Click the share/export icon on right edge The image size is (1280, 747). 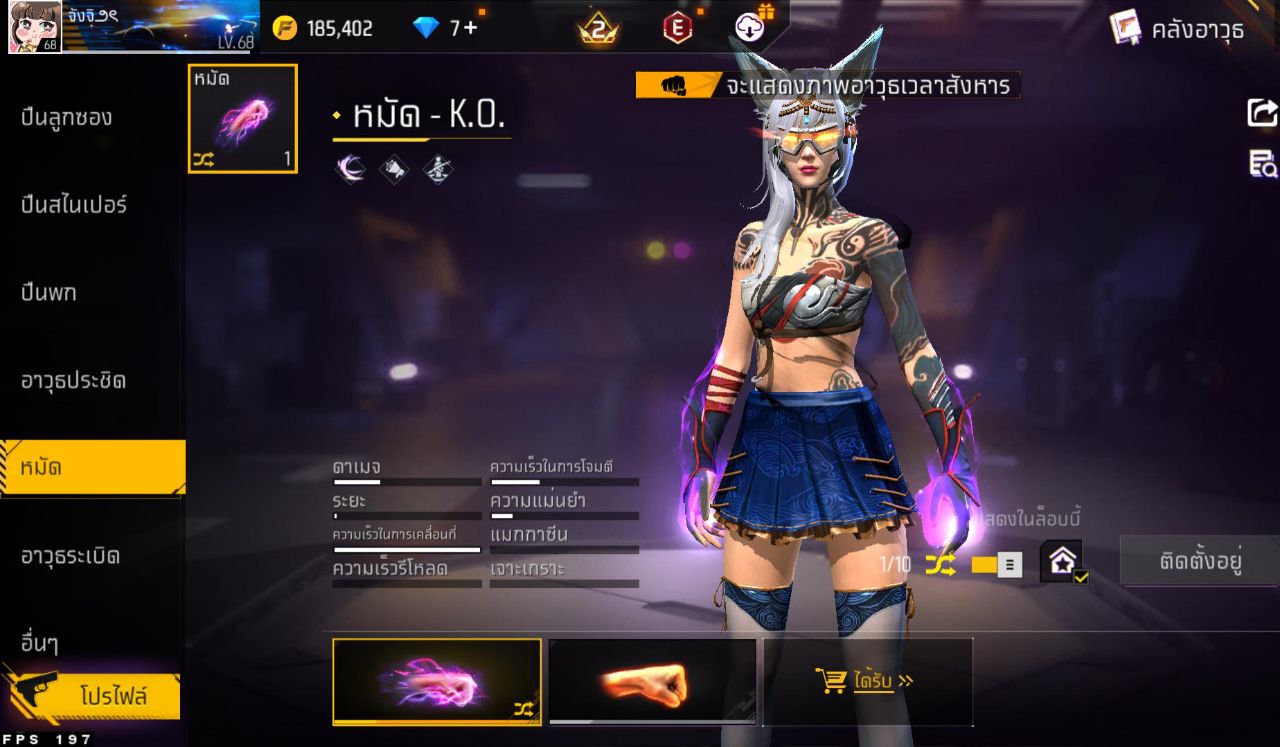[1264, 114]
